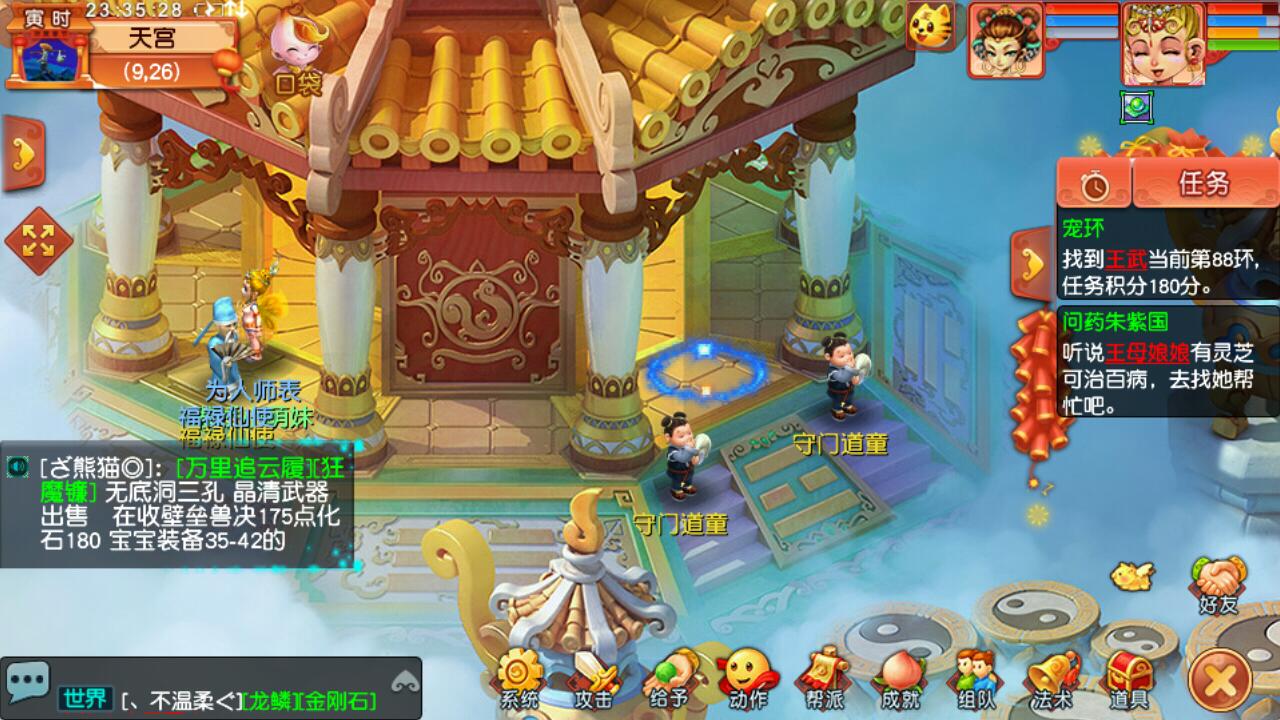The width and height of the screenshot is (1280, 720).
Task: Close the menu bar with the X button
Action: click(1223, 680)
